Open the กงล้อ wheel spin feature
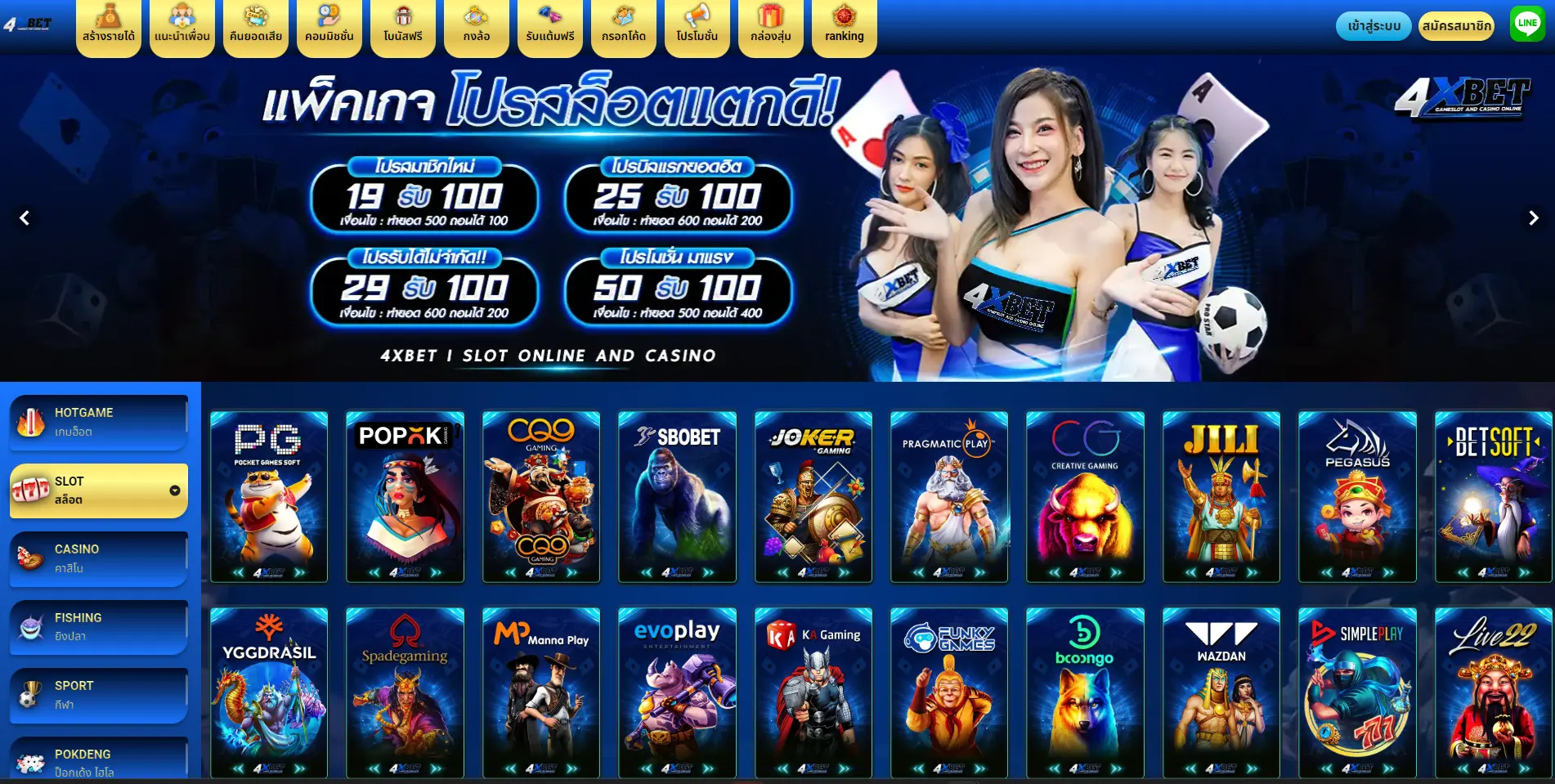The width and height of the screenshot is (1555, 784). [x=476, y=27]
